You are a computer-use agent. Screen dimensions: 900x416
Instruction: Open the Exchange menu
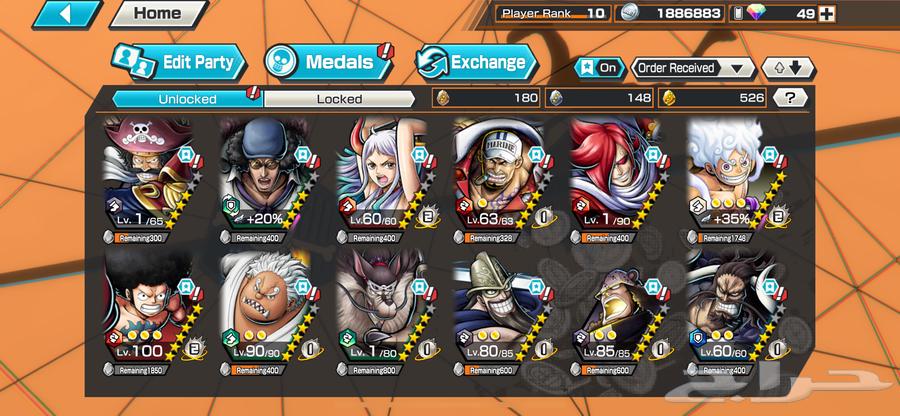click(x=472, y=62)
